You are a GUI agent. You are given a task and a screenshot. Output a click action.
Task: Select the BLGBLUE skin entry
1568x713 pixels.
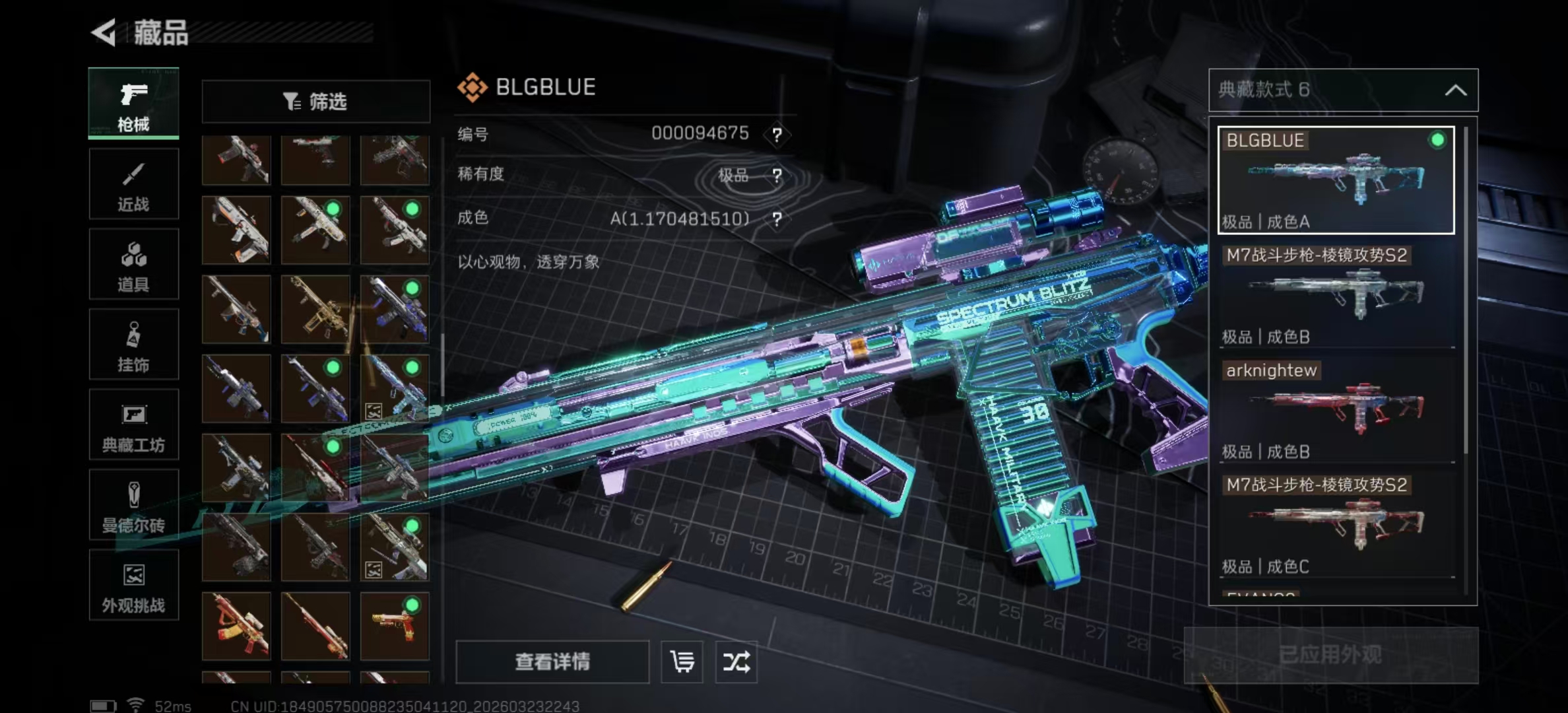coord(1336,180)
